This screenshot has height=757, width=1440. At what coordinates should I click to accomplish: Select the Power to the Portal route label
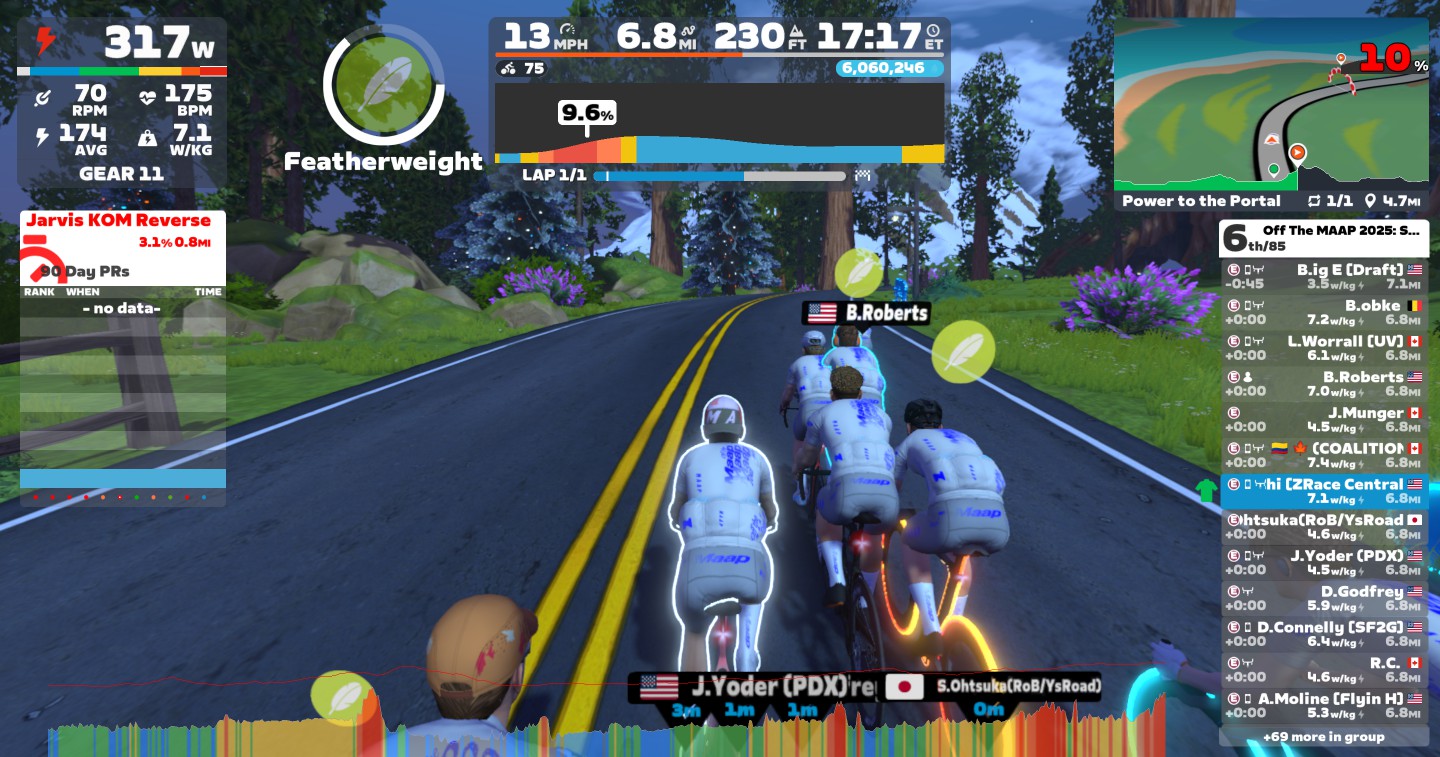(1201, 201)
